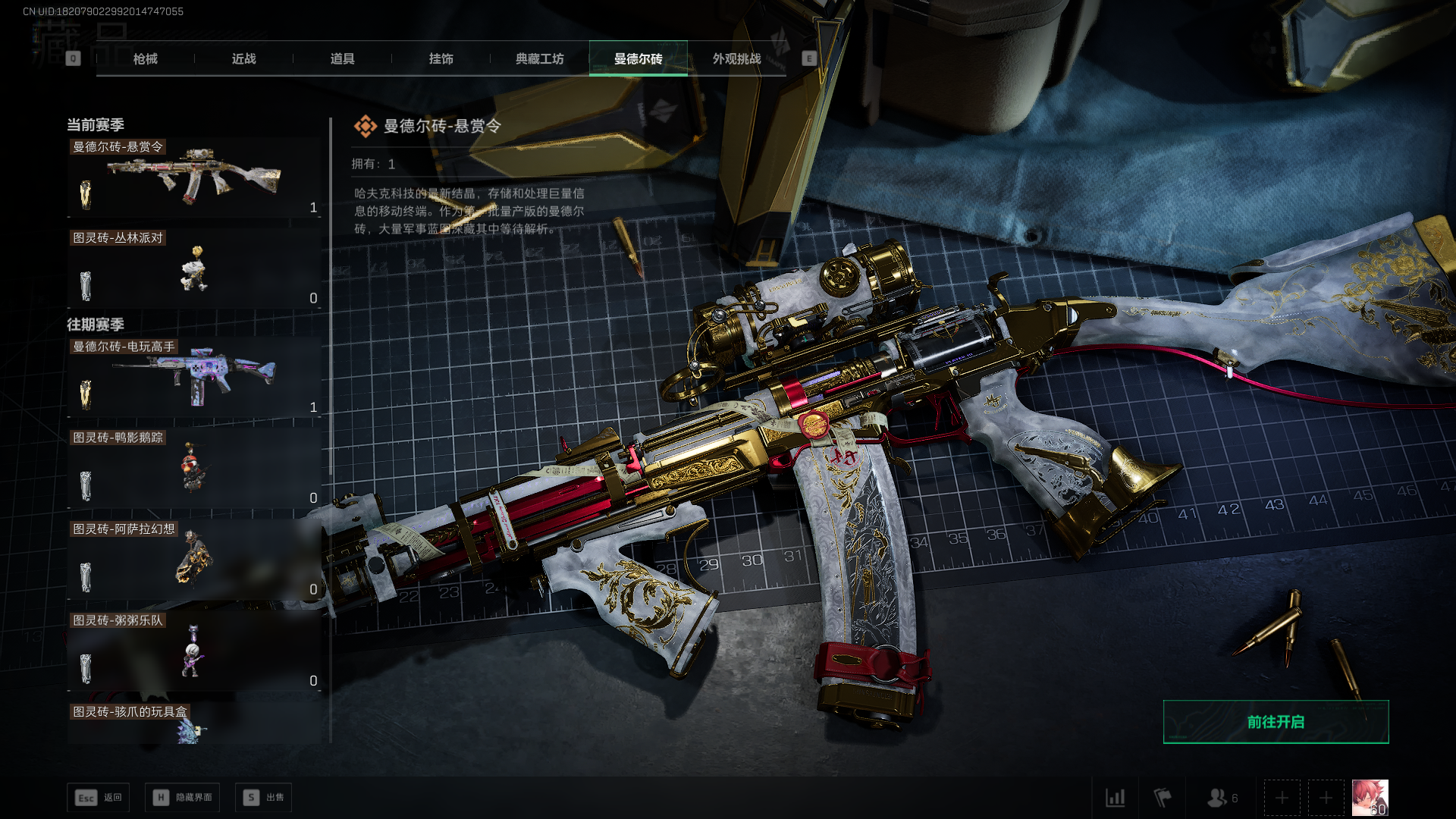This screenshot has height=819, width=1456.
Task: Open the 典藏工坊 tab
Action: tap(539, 58)
